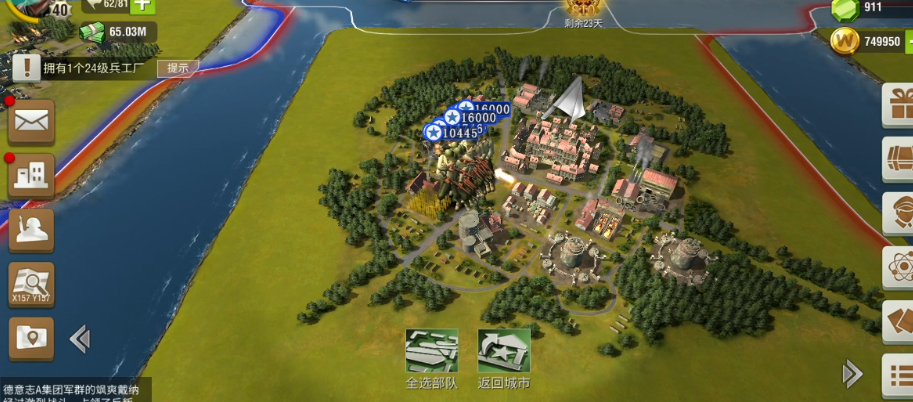The height and width of the screenshot is (402, 913).
Task: Add resources with the green plus button
Action: pos(143,5)
